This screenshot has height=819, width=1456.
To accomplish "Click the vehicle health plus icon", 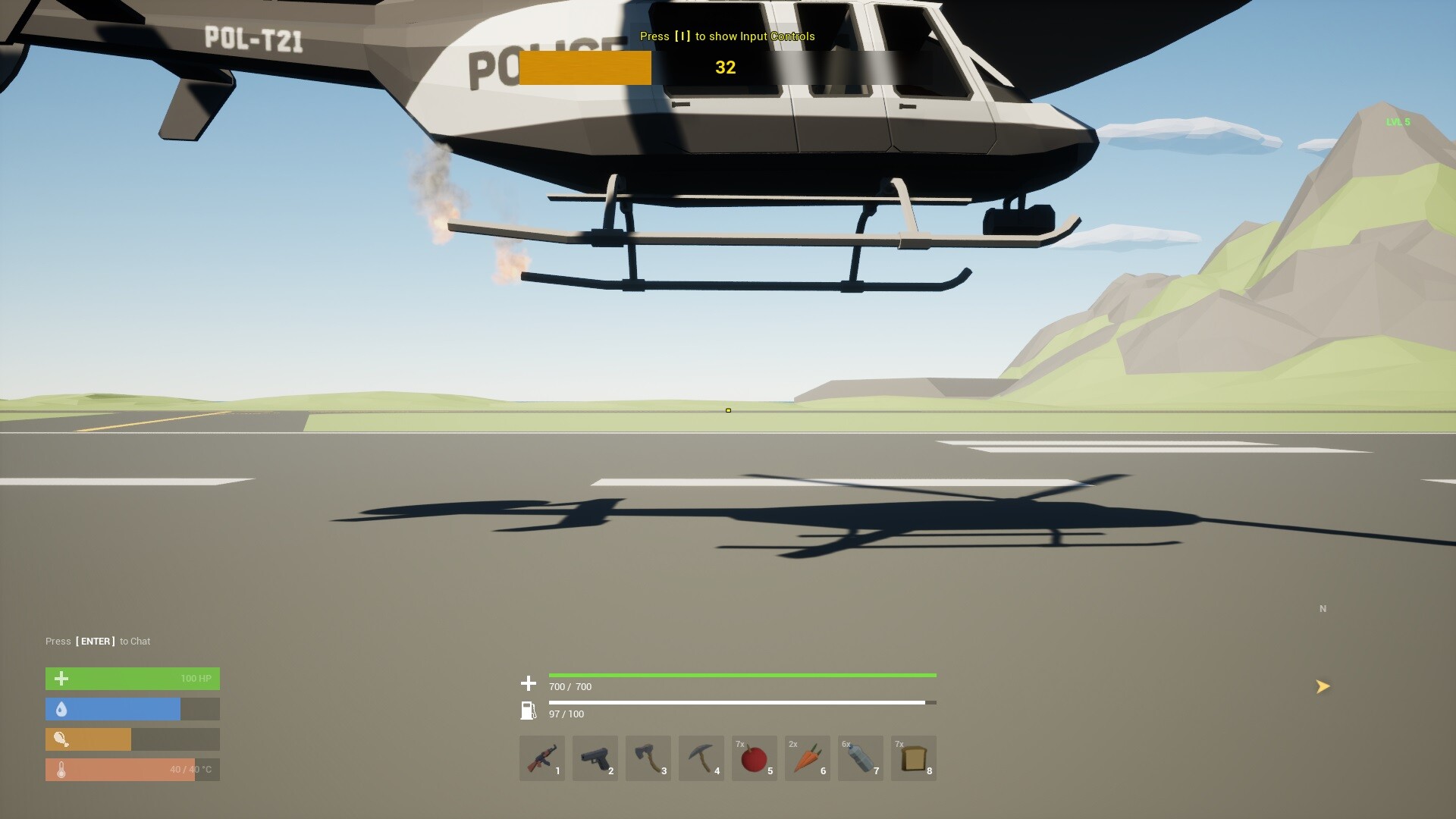I will pos(528,683).
